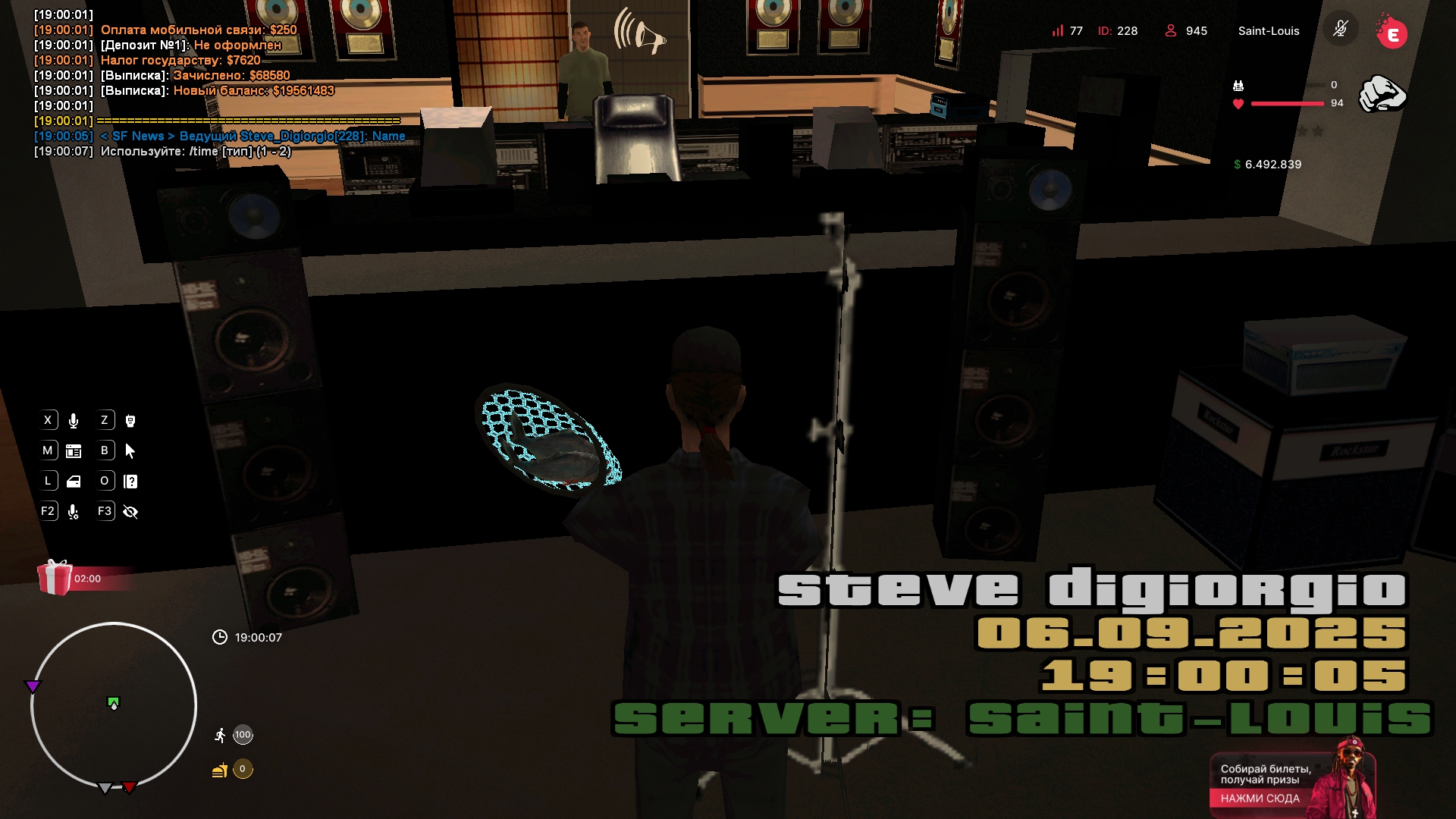Screen dimensions: 1456x819
Task: Open the menu list icon beside M
Action: 74,451
